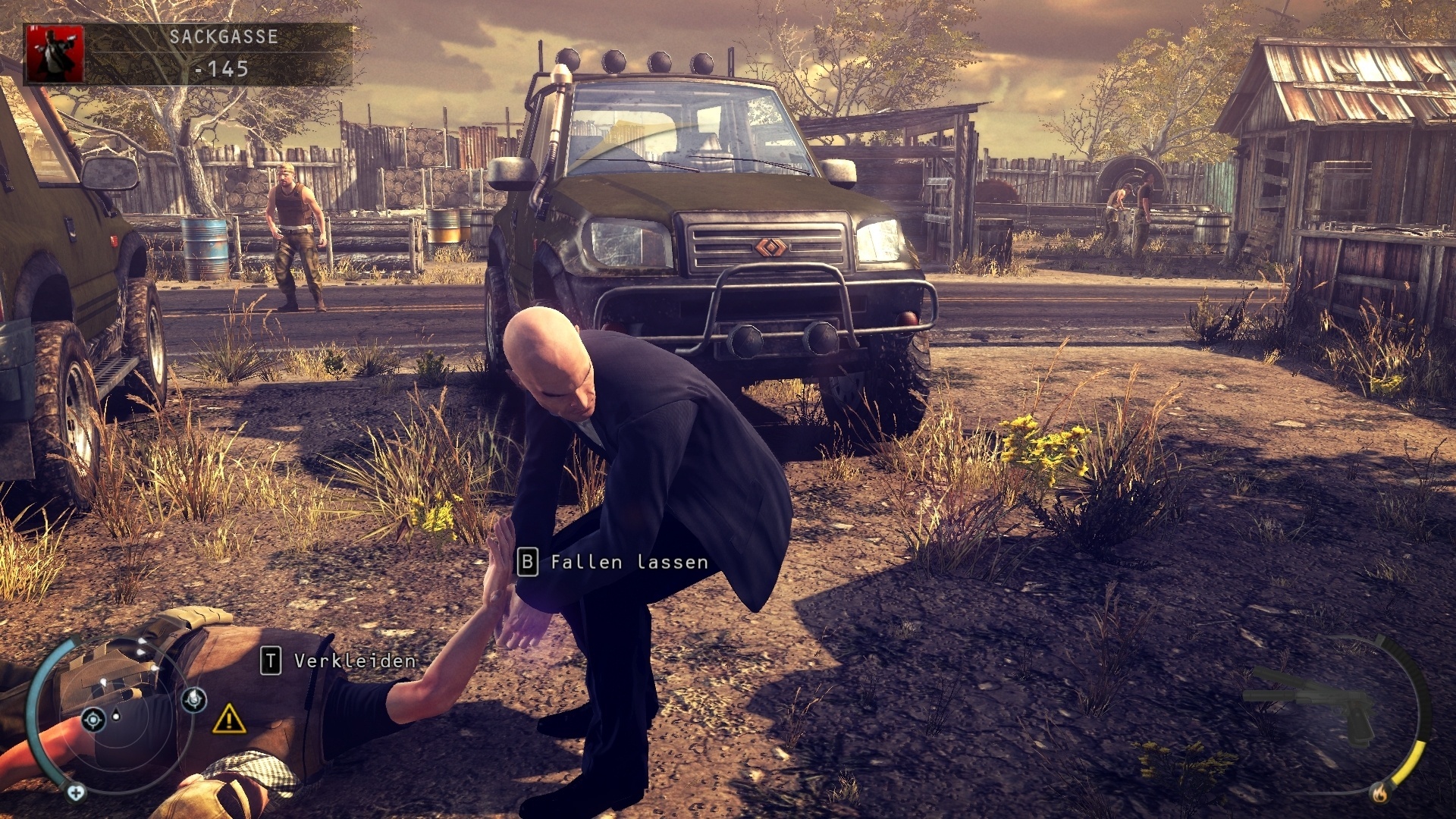Click the white player dot on the radar
Image resolution: width=1456 pixels, height=819 pixels.
pyautogui.click(x=115, y=717)
